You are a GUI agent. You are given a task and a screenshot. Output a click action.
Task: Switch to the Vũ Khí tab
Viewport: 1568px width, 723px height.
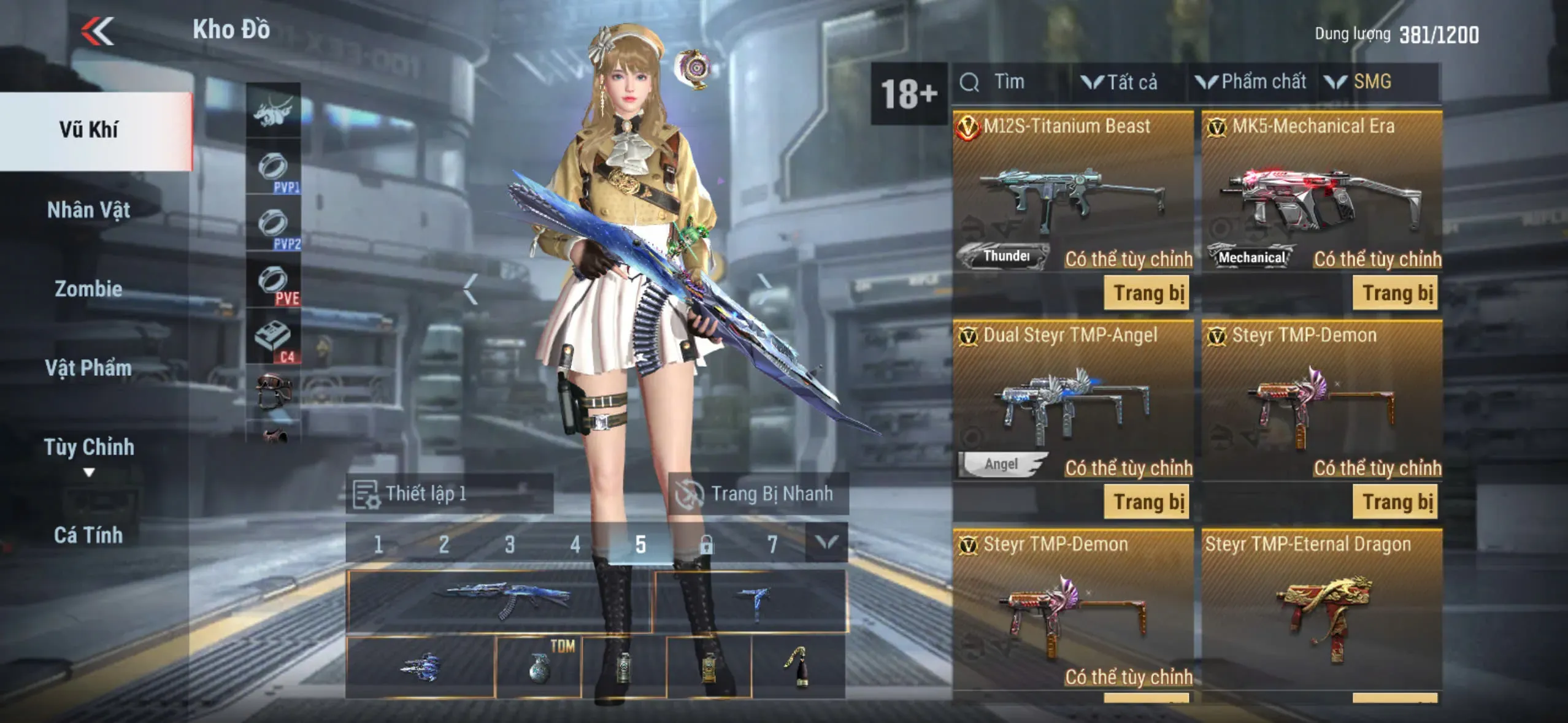point(89,130)
